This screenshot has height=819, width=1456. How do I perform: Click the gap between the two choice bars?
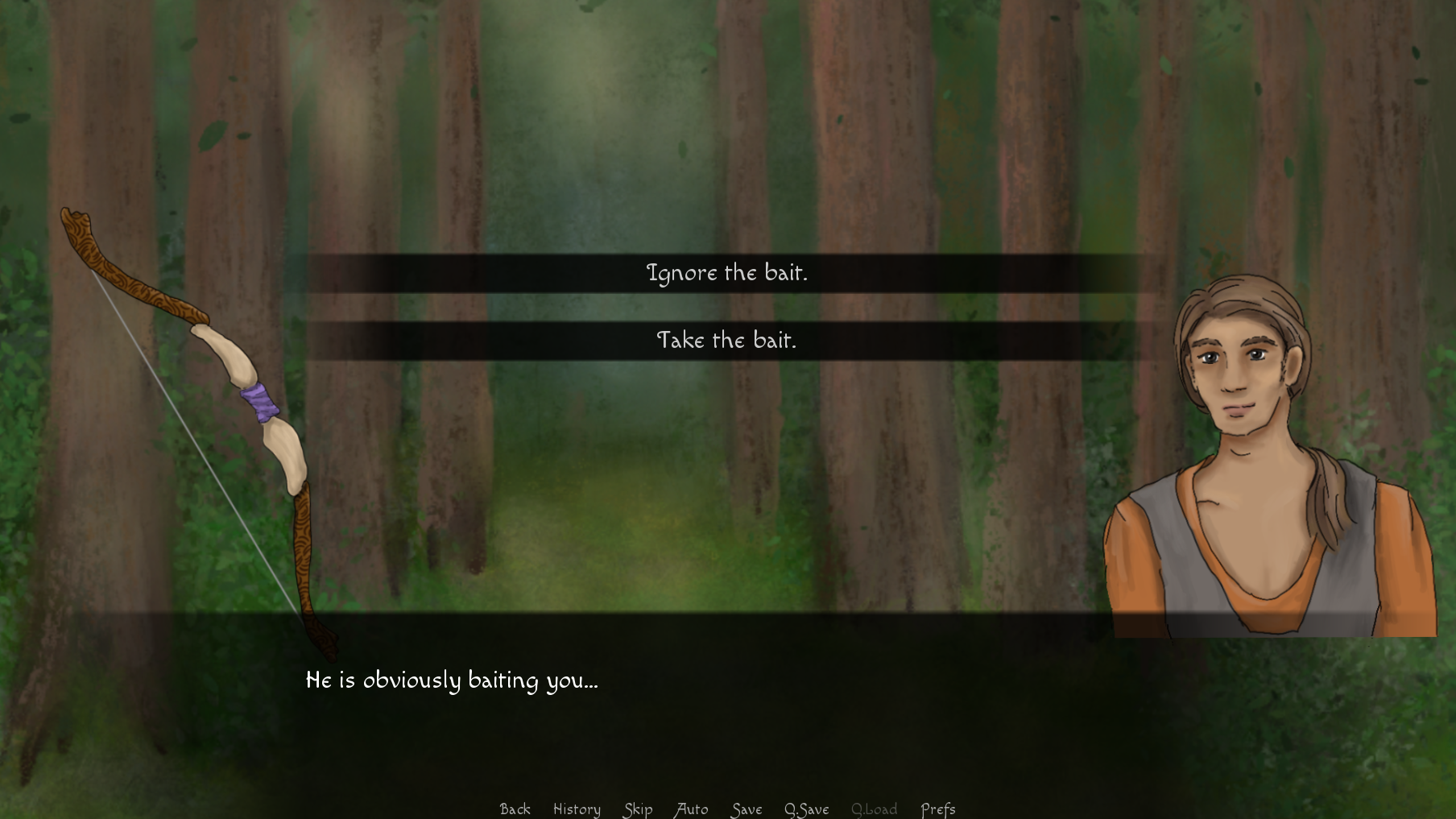(727, 307)
